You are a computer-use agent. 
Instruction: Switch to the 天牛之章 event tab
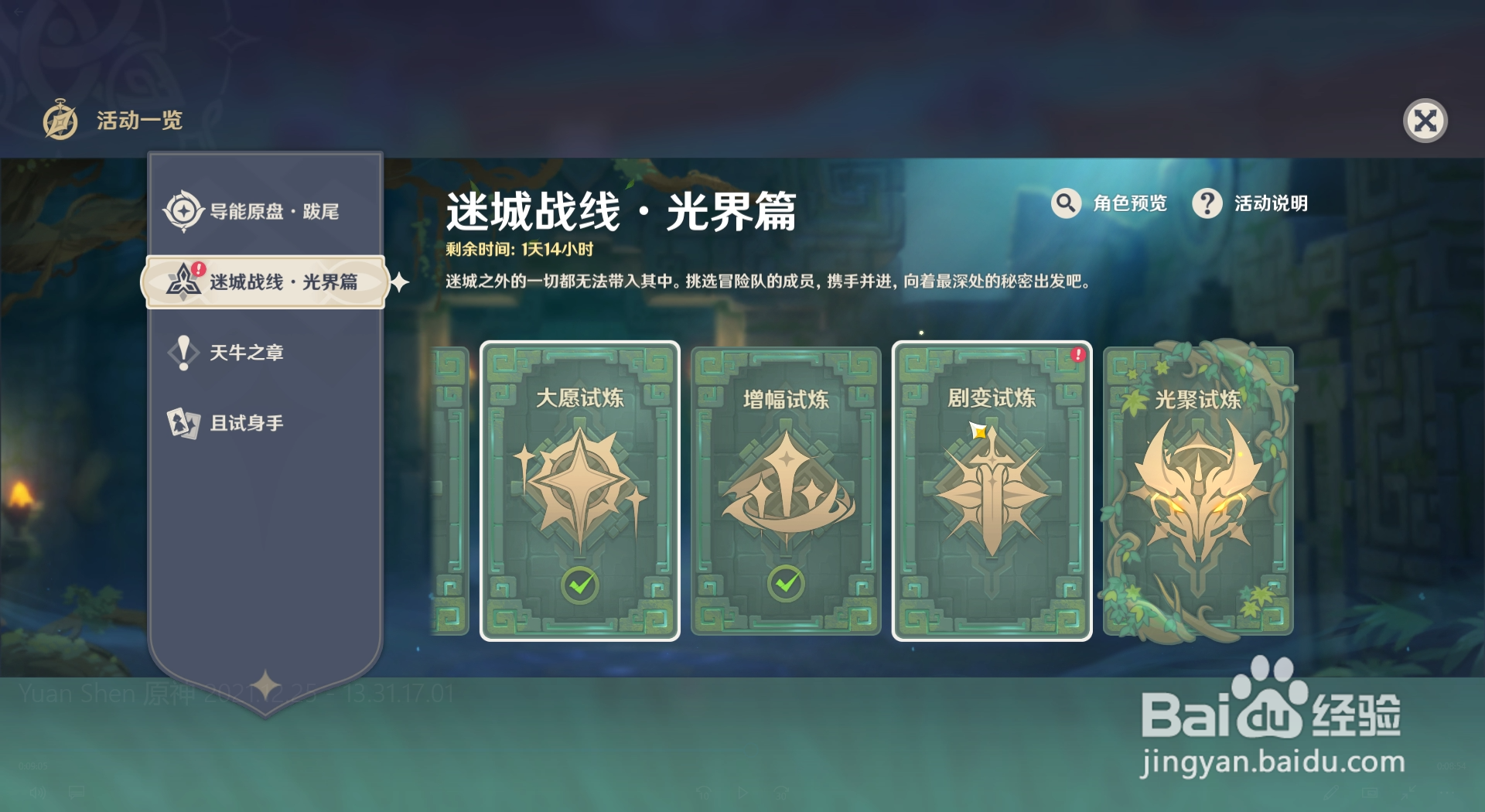(x=247, y=352)
